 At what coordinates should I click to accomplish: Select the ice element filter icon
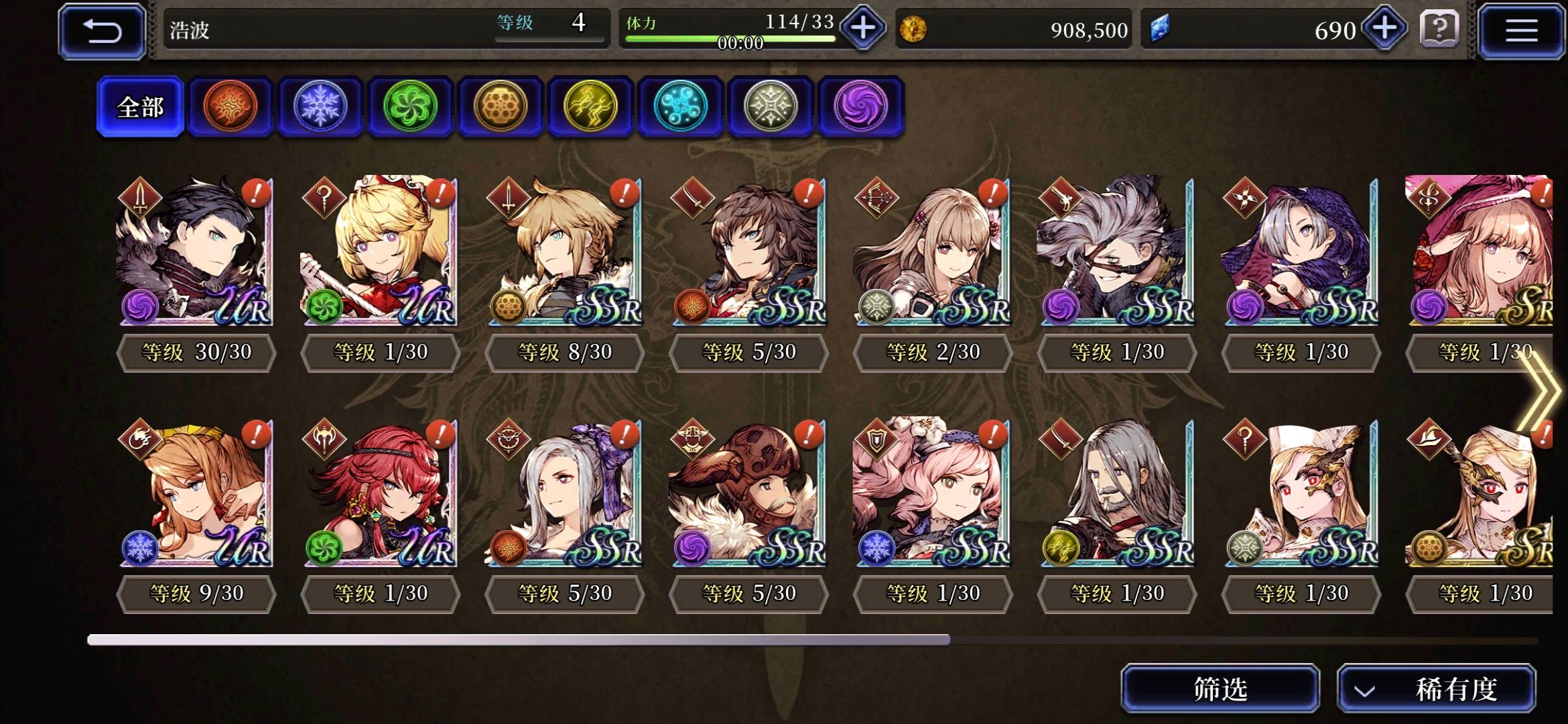320,107
